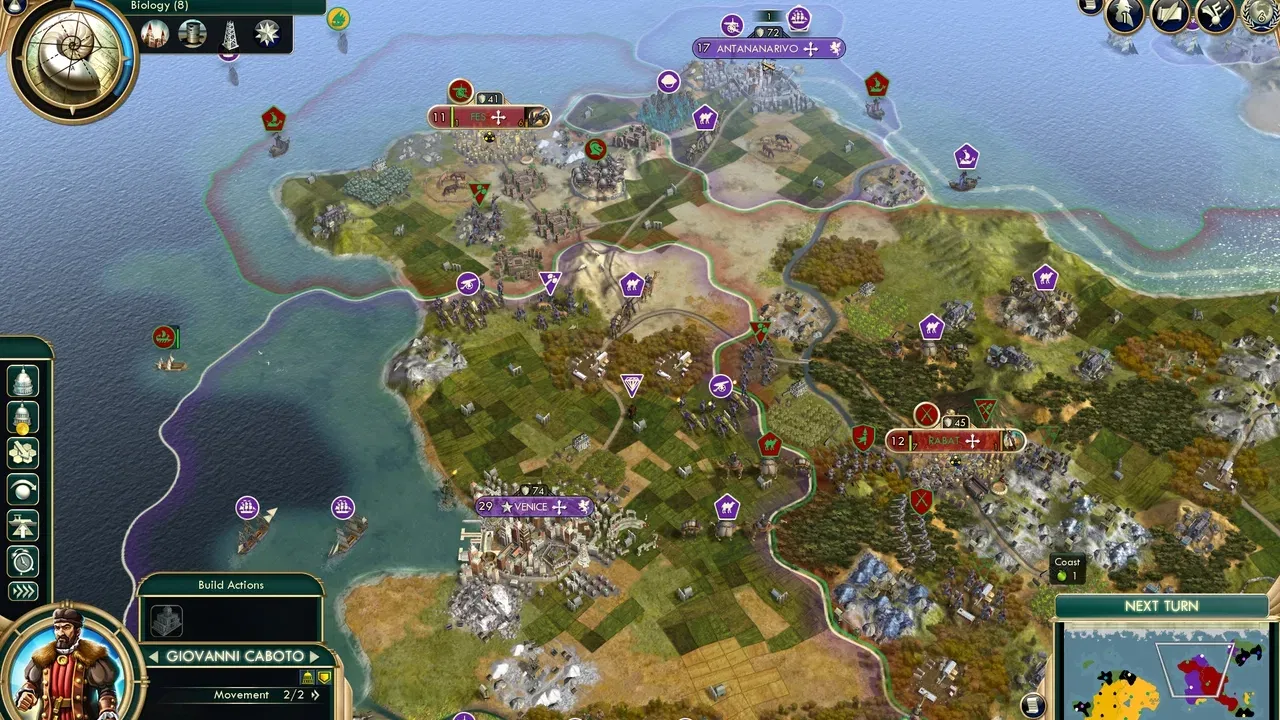Select the Venice city banner
The image size is (1280, 720).
(533, 507)
